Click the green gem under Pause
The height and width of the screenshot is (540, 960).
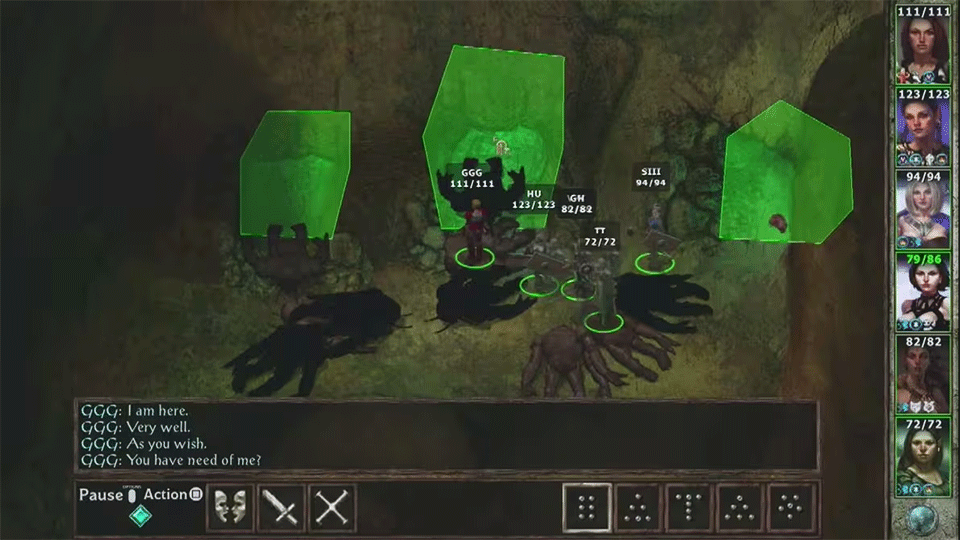pos(141,516)
